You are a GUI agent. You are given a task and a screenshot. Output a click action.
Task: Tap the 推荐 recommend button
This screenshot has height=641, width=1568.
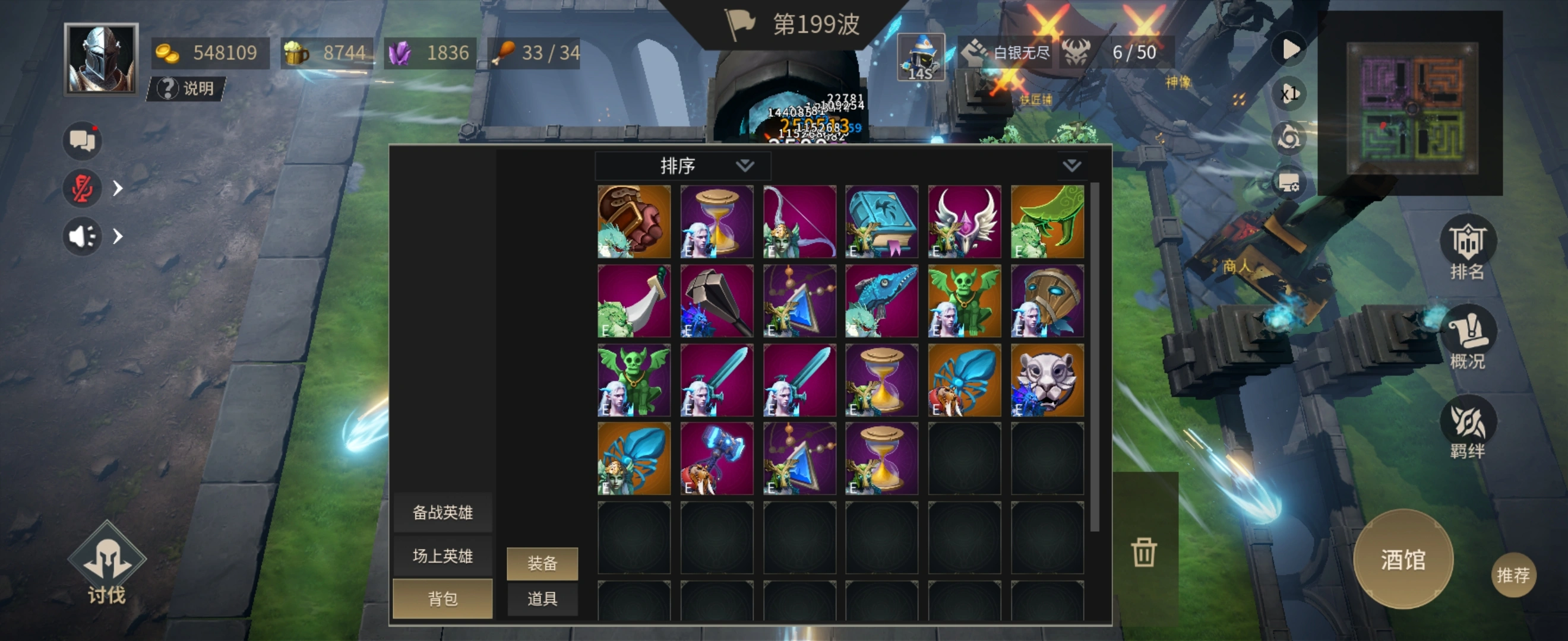[x=1513, y=574]
